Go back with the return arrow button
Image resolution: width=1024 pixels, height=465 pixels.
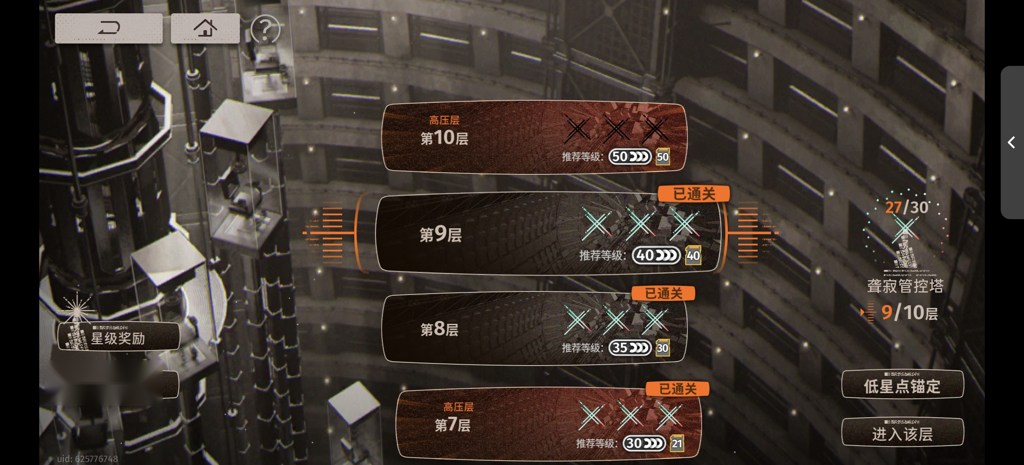coord(108,28)
